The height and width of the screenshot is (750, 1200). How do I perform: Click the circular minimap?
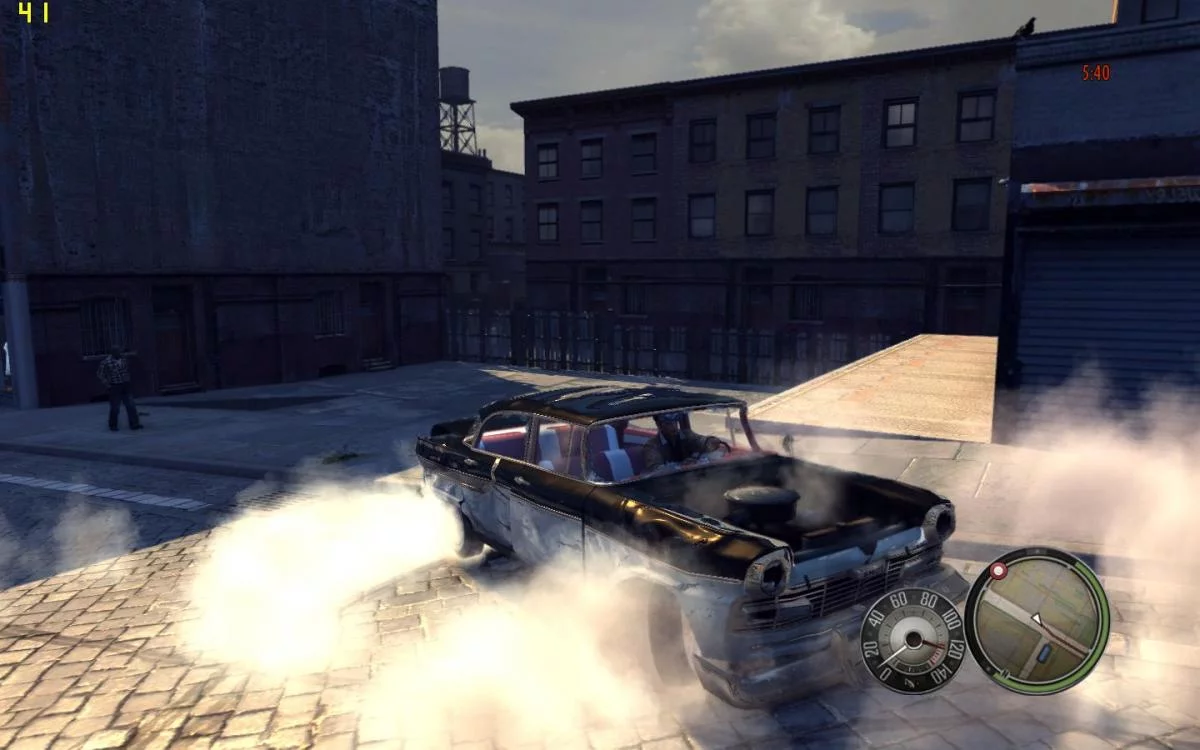click(x=1036, y=620)
